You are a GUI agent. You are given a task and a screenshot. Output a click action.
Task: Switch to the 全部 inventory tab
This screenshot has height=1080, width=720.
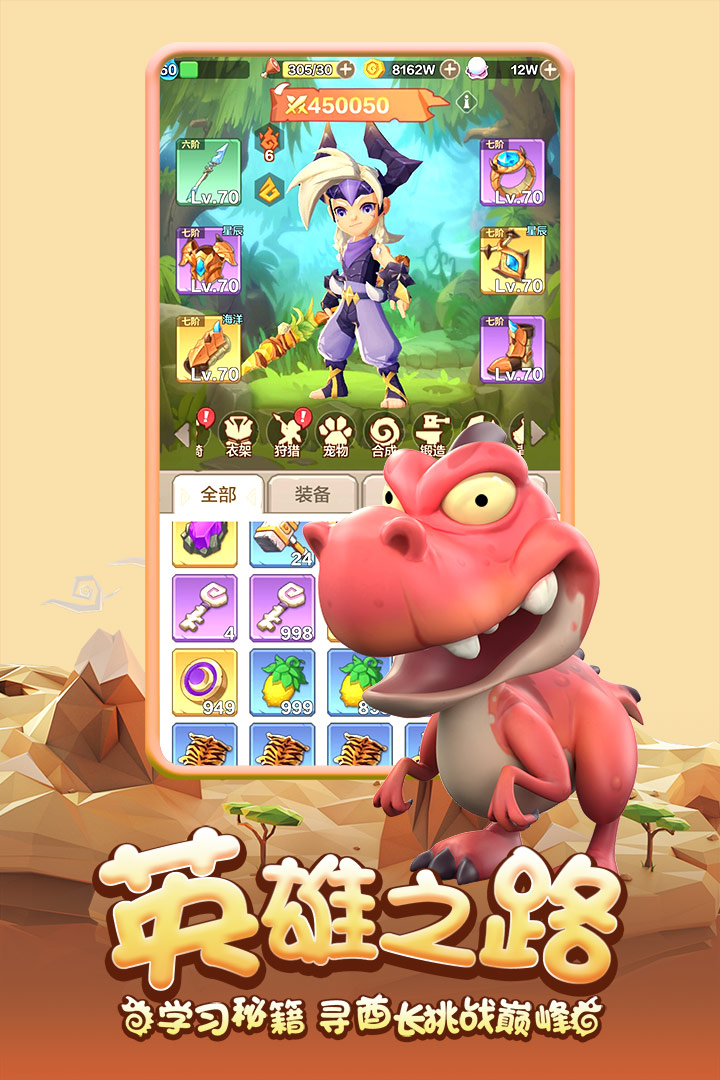pyautogui.click(x=218, y=494)
